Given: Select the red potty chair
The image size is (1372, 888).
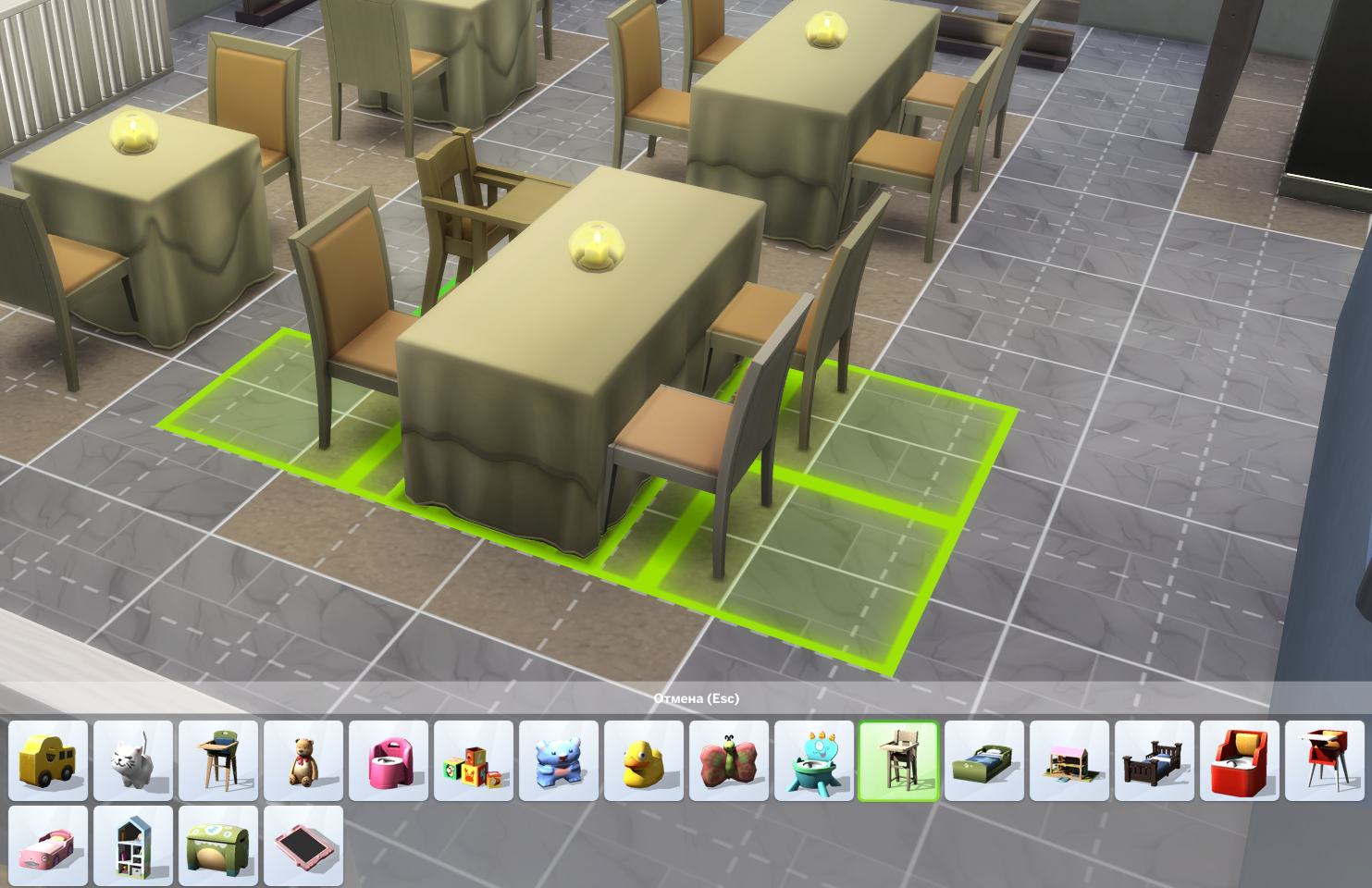Looking at the screenshot, I should tap(1240, 760).
